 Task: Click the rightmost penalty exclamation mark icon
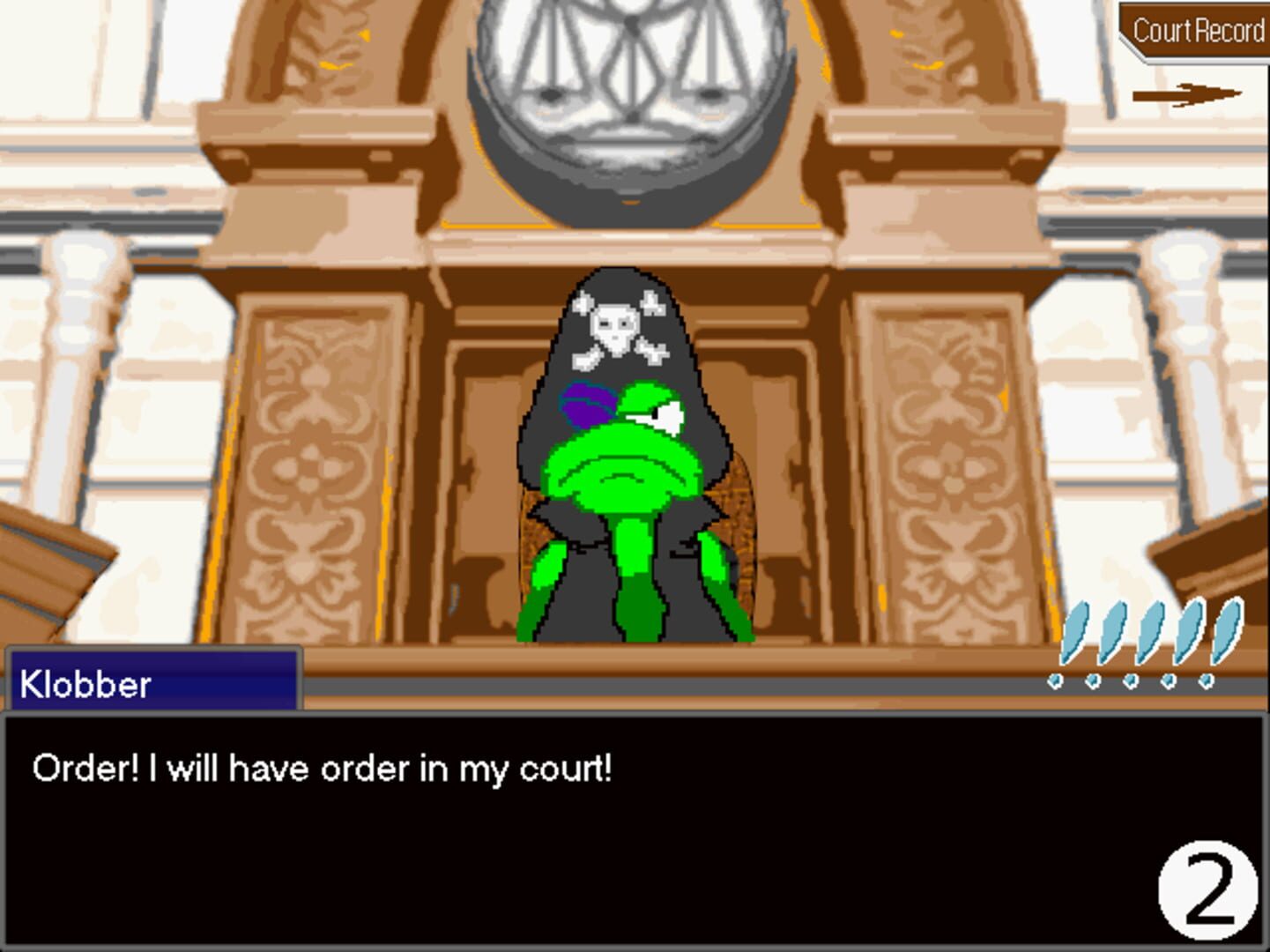1228,633
